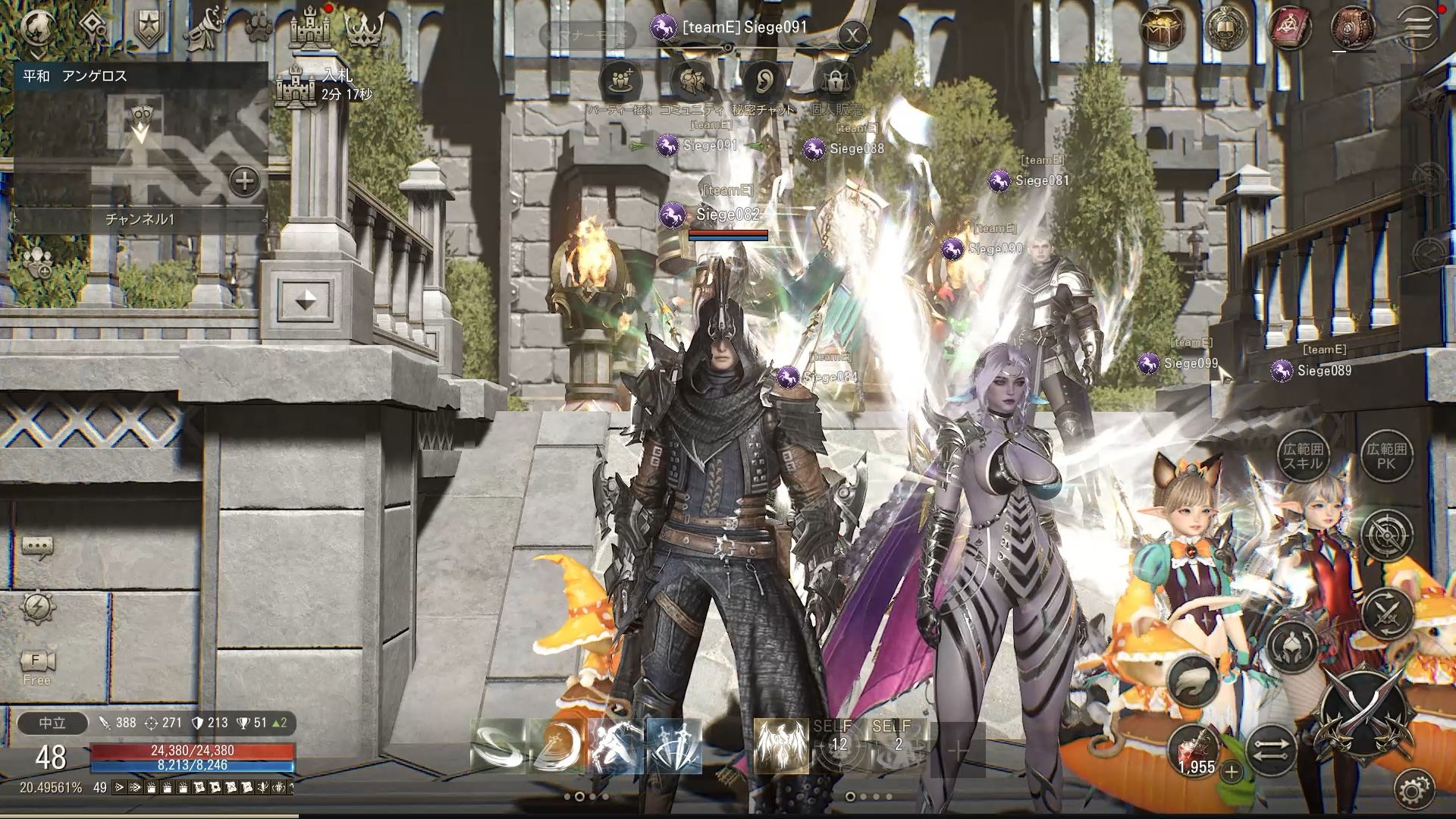The image size is (1456, 819).
Task: Open the chat speech bubble
Action: click(x=37, y=546)
